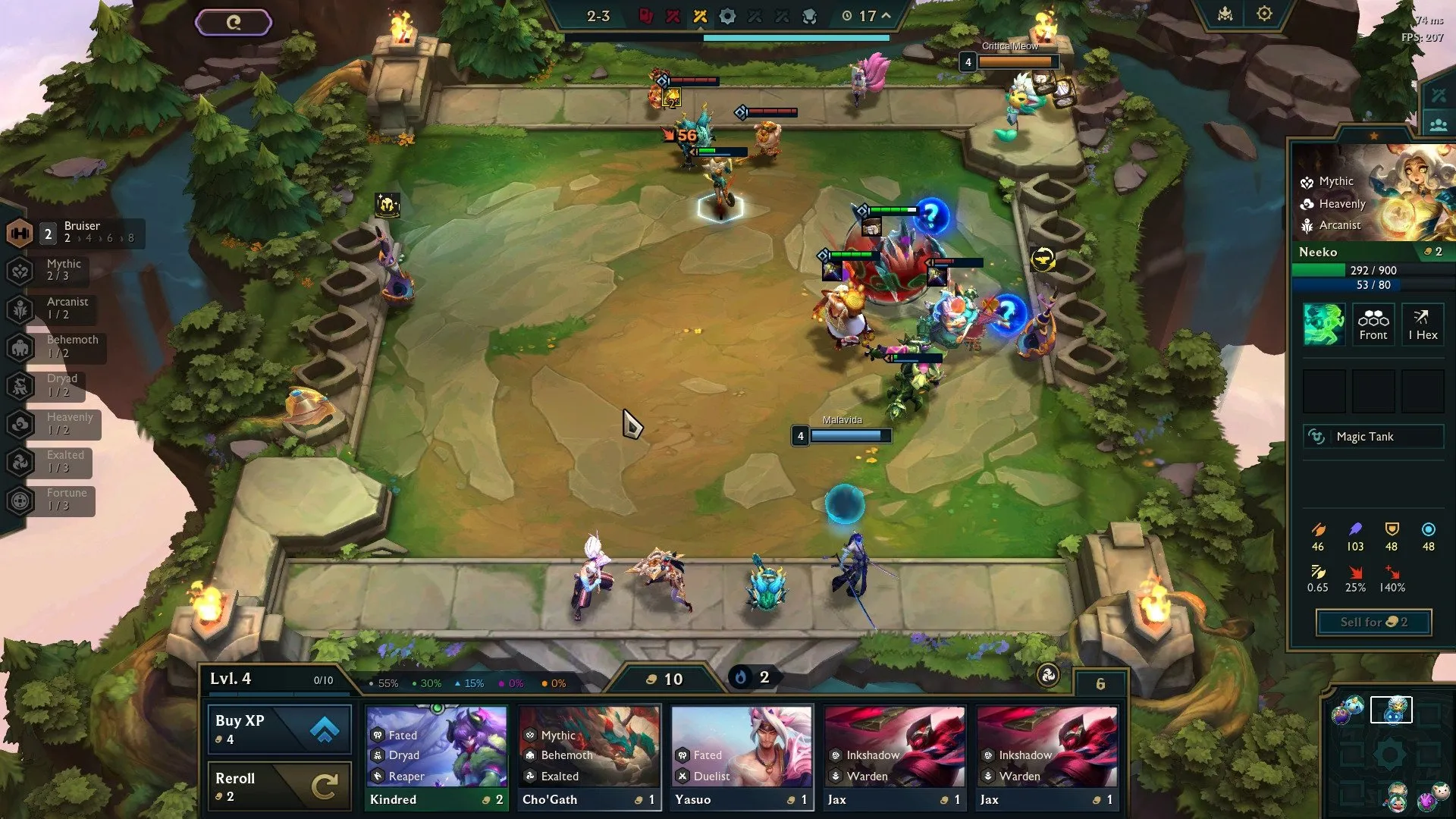Open the settings gear in the top right

tap(1263, 13)
